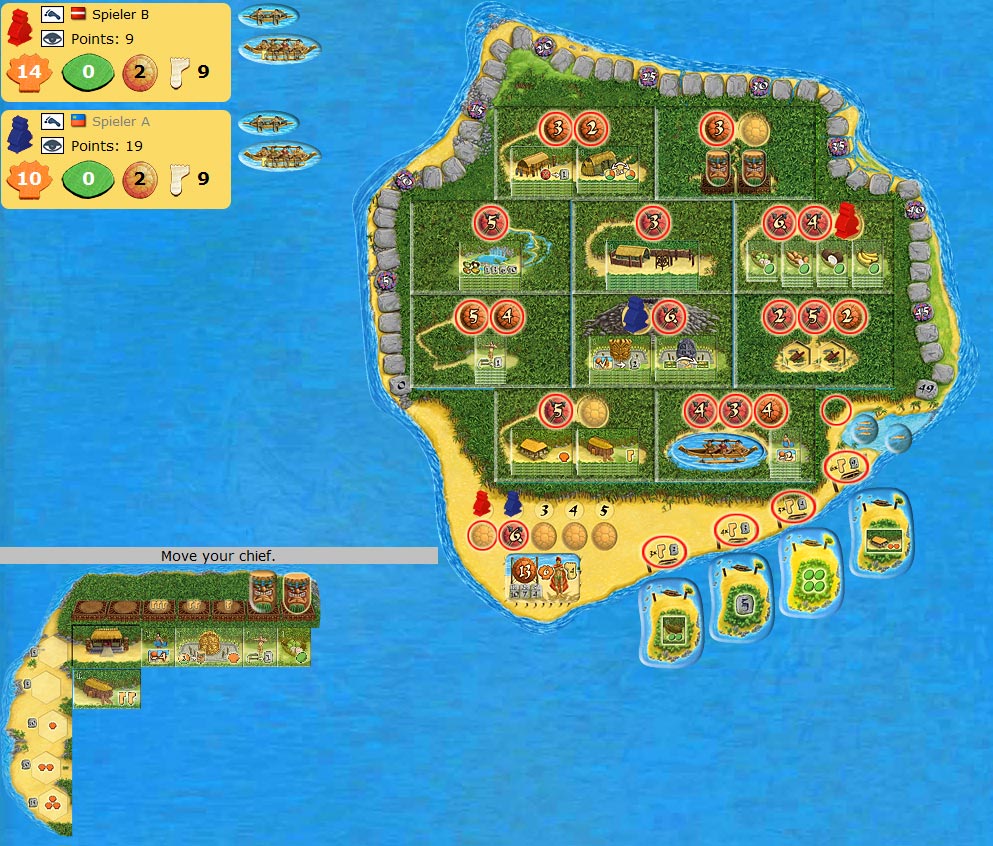Click the footprint icon next to Spieler A
The image size is (993, 846).
tap(180, 180)
